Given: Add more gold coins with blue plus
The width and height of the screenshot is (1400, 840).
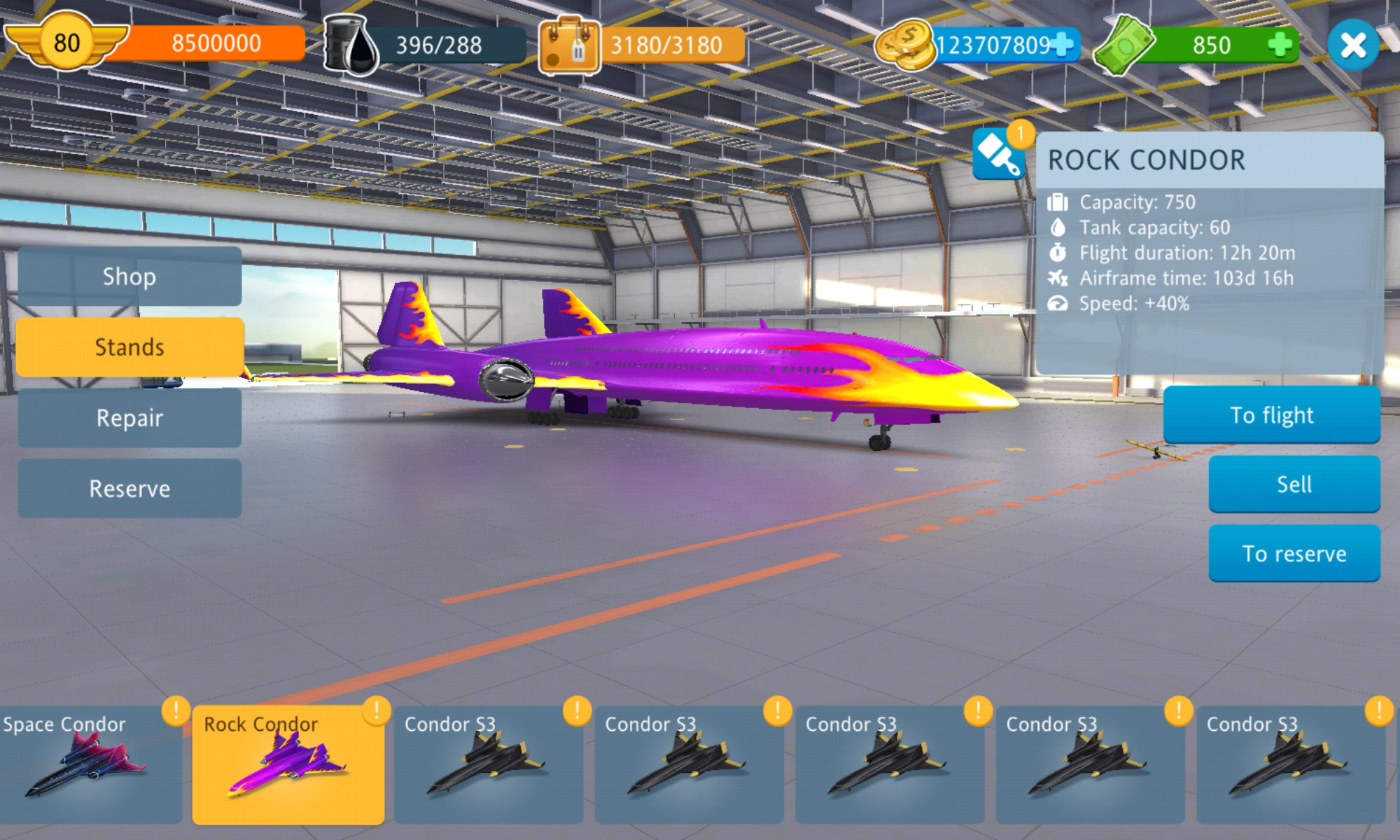Looking at the screenshot, I should [1062, 45].
